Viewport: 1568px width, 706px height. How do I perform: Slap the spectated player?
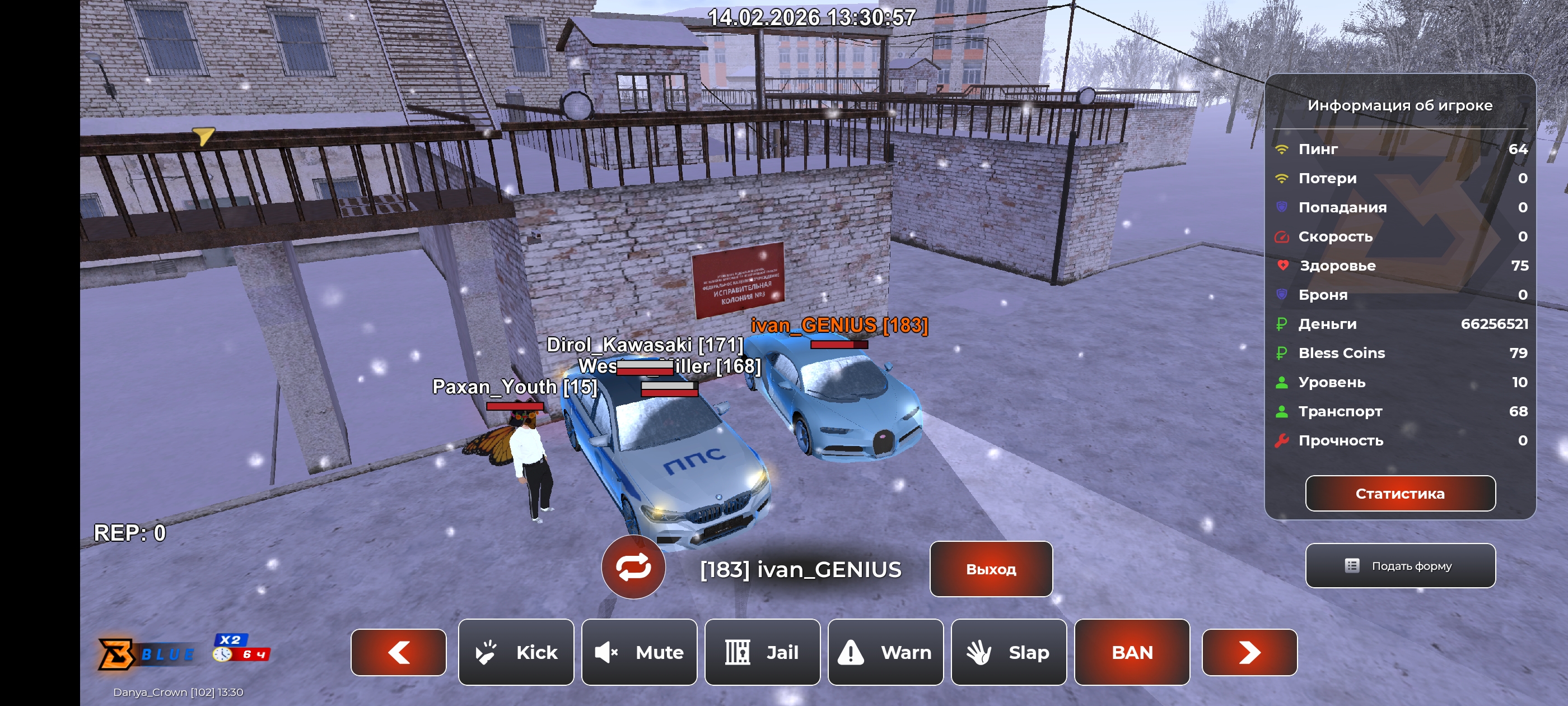(1008, 652)
